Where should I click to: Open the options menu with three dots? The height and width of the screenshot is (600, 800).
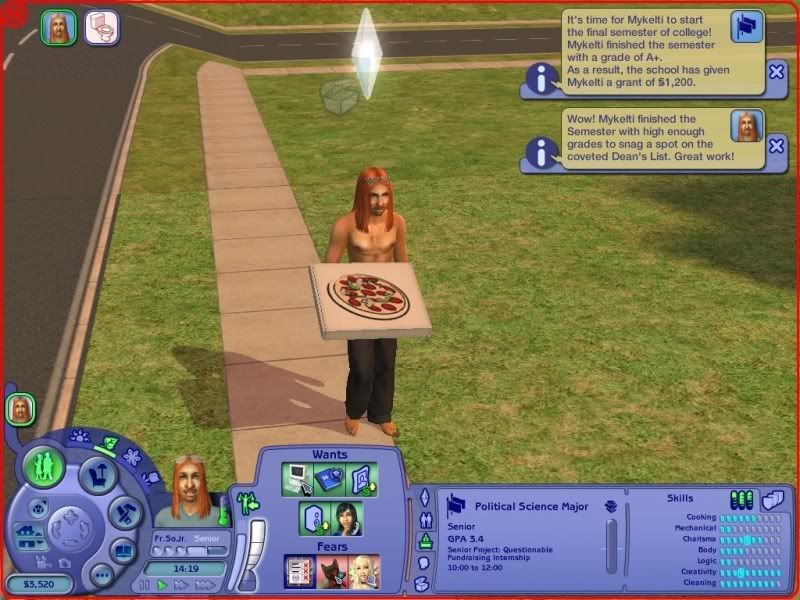point(101,575)
